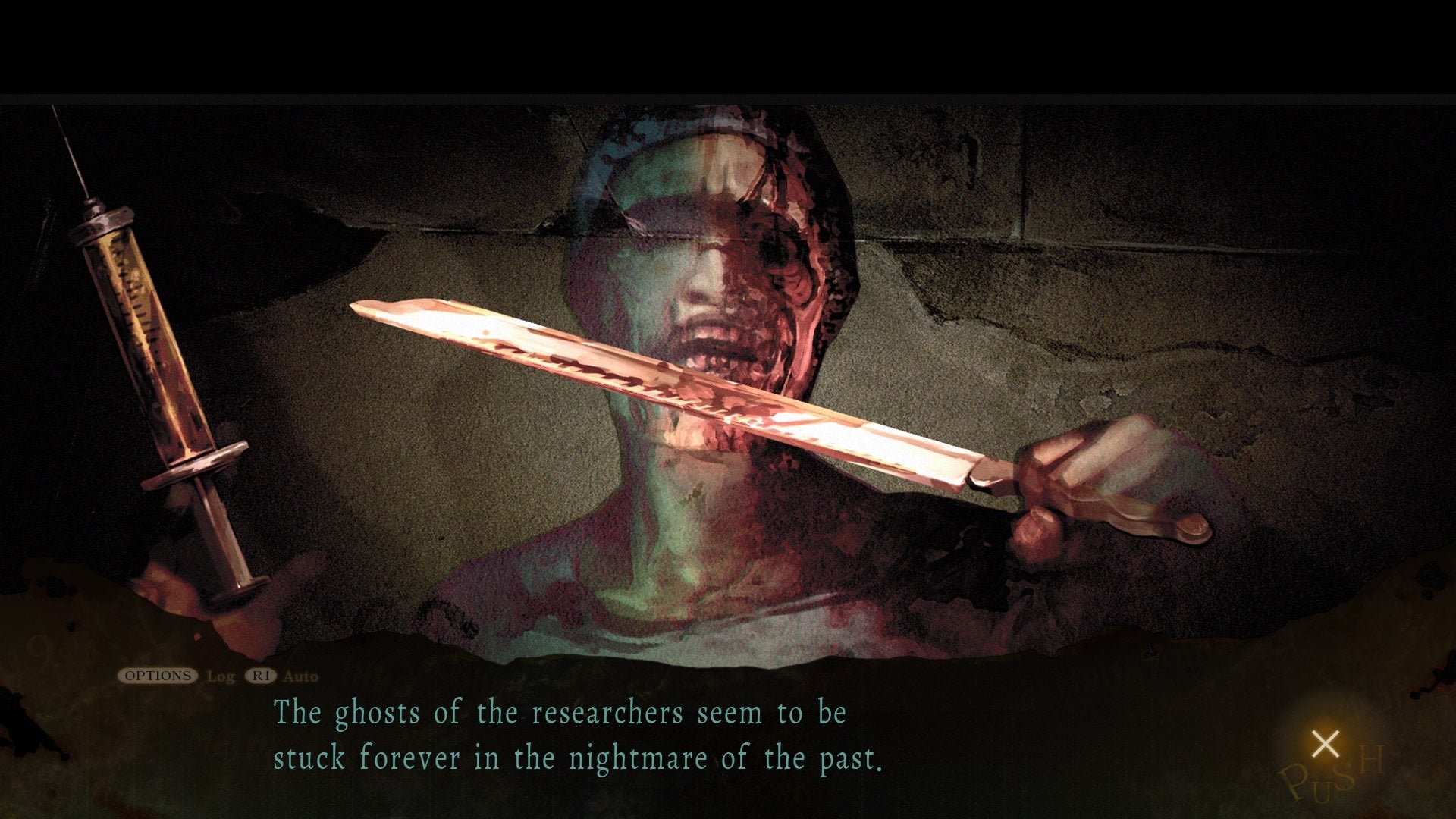Click the glowing knife in the artwork
The height and width of the screenshot is (819, 1456).
[x=682, y=394]
